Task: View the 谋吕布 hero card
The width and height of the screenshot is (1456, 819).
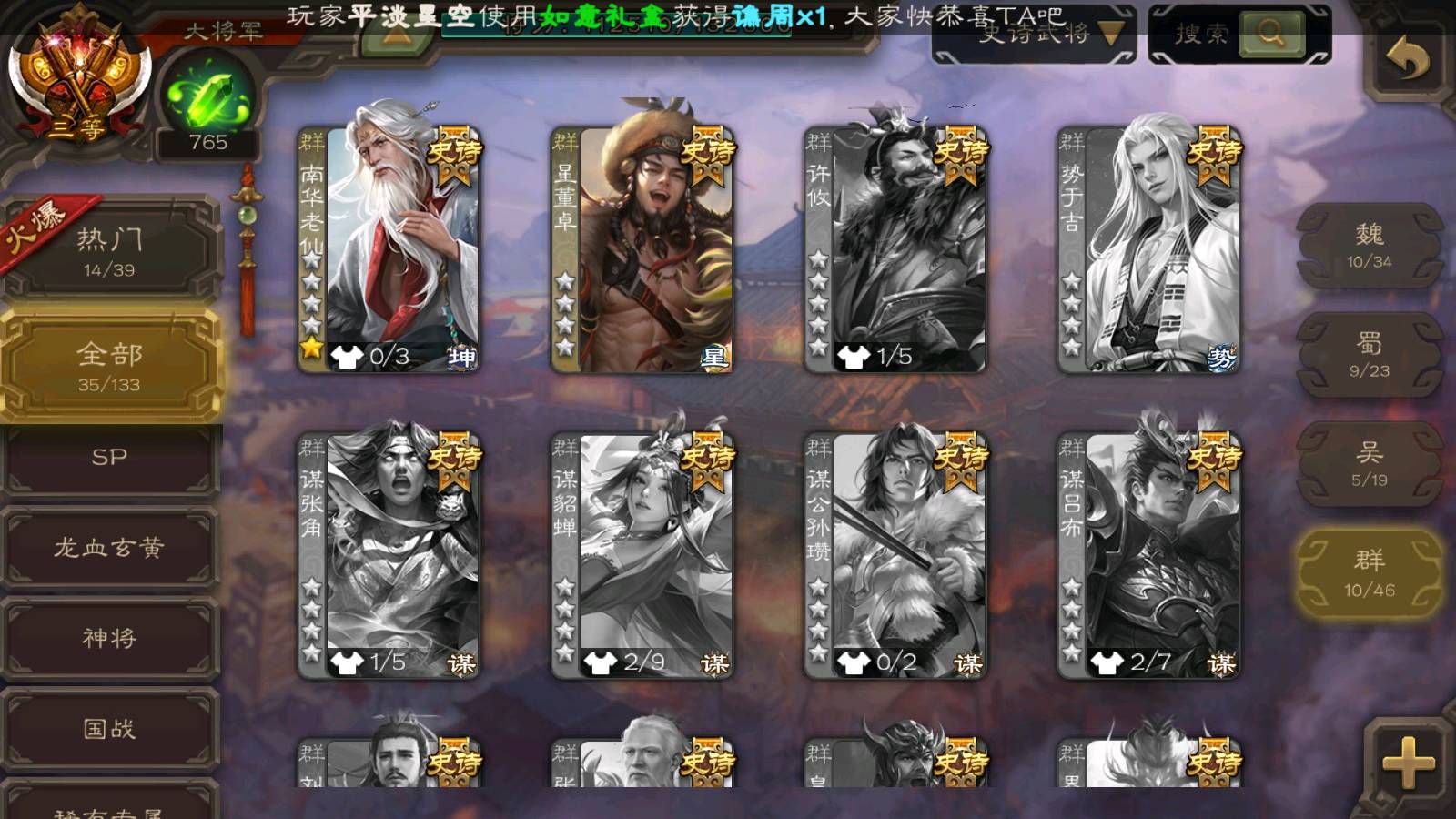Action: point(1148,555)
